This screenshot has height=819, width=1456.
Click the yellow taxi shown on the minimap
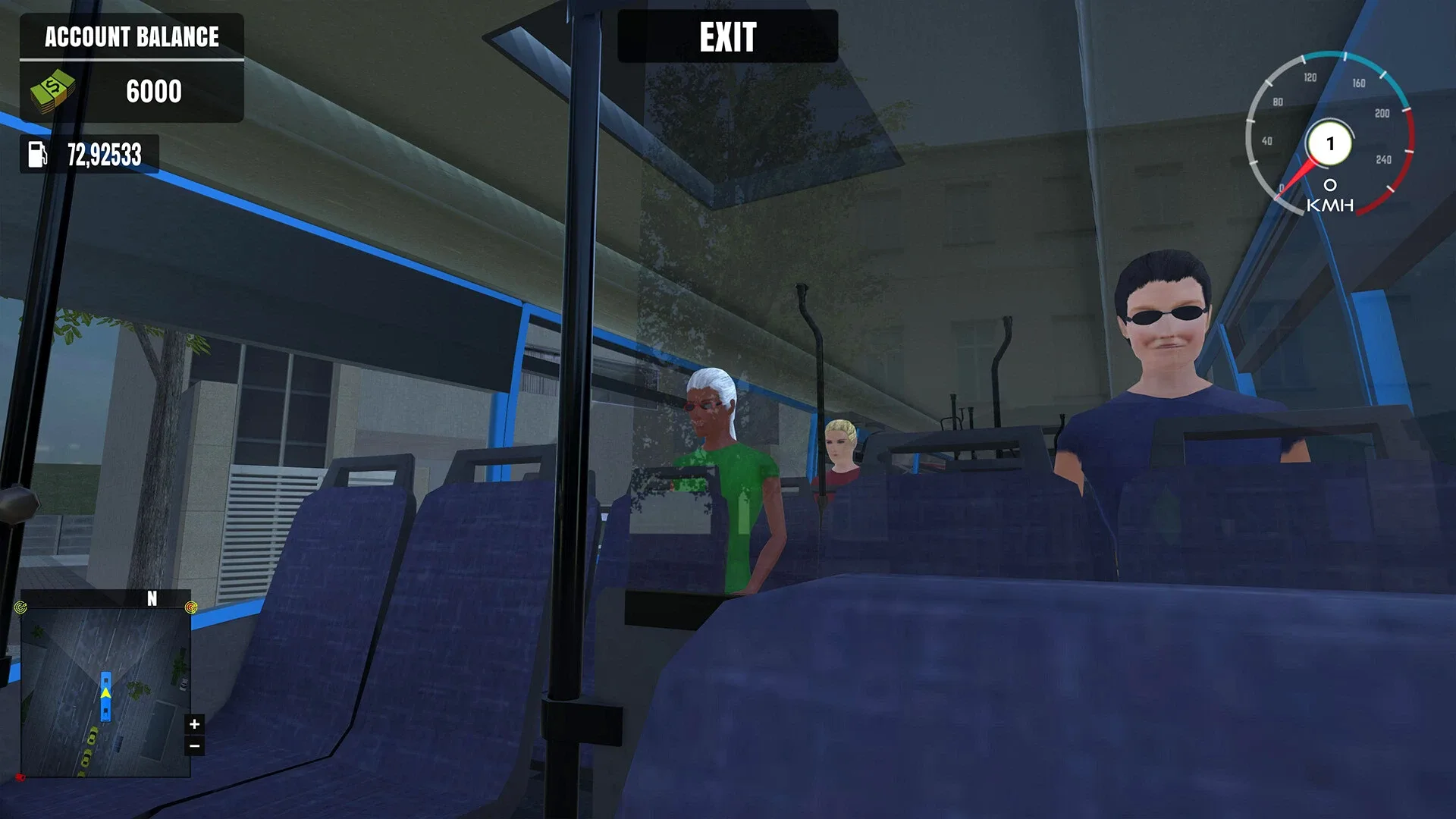(x=93, y=737)
